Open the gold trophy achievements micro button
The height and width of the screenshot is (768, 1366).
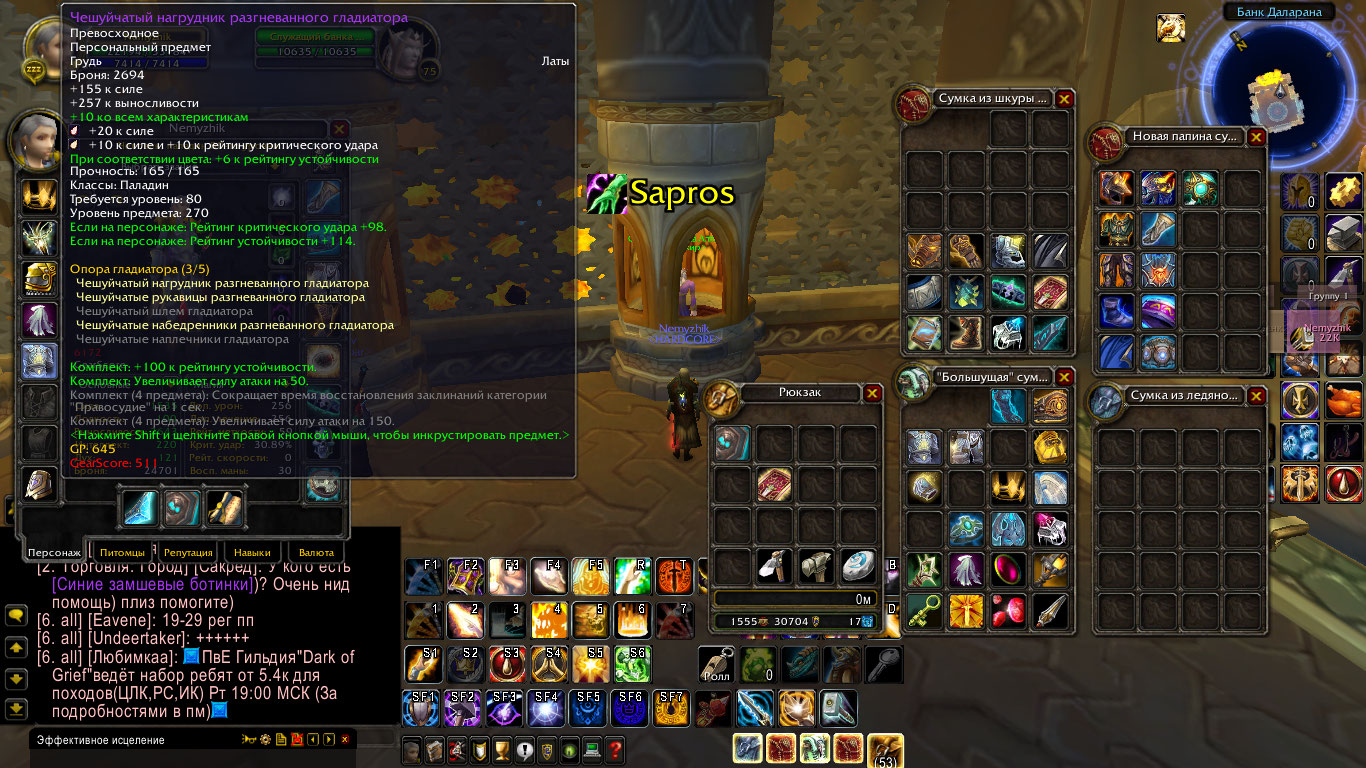499,749
